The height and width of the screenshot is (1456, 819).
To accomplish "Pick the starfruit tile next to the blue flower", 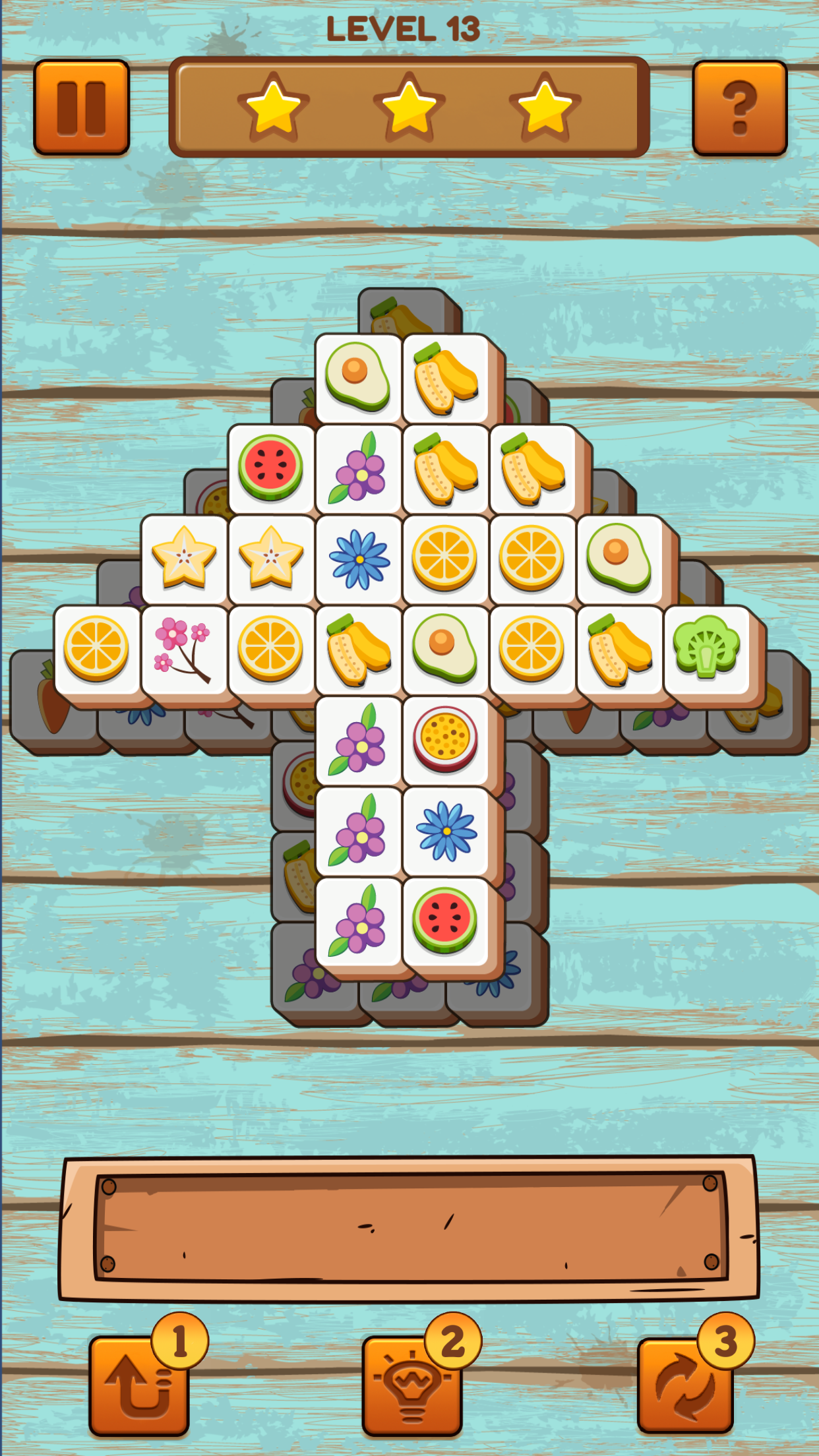I will point(271,559).
